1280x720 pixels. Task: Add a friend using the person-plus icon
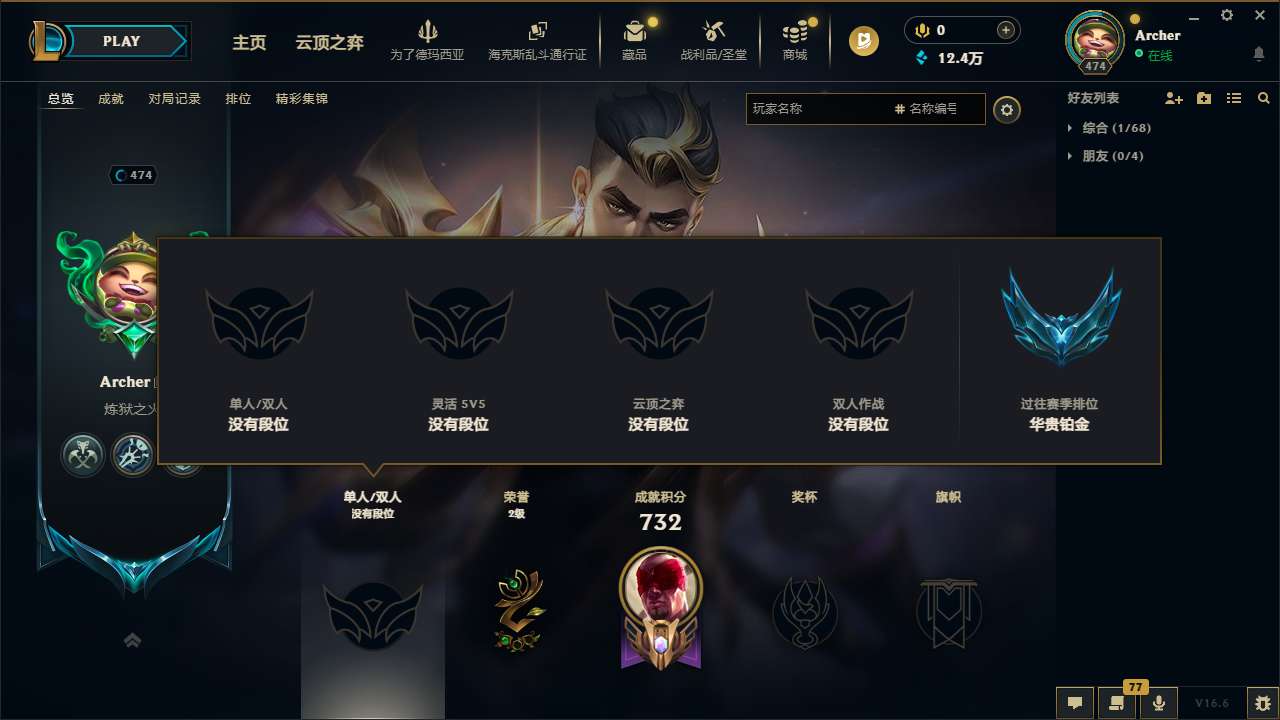pyautogui.click(x=1172, y=98)
